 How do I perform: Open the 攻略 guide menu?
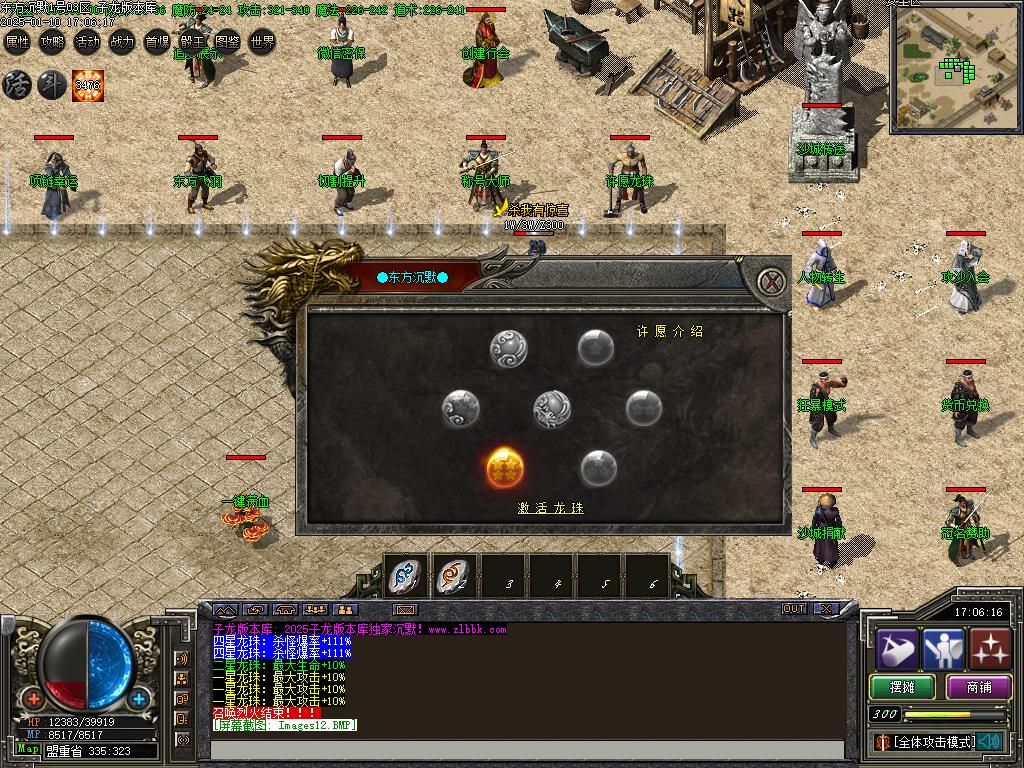(52, 42)
